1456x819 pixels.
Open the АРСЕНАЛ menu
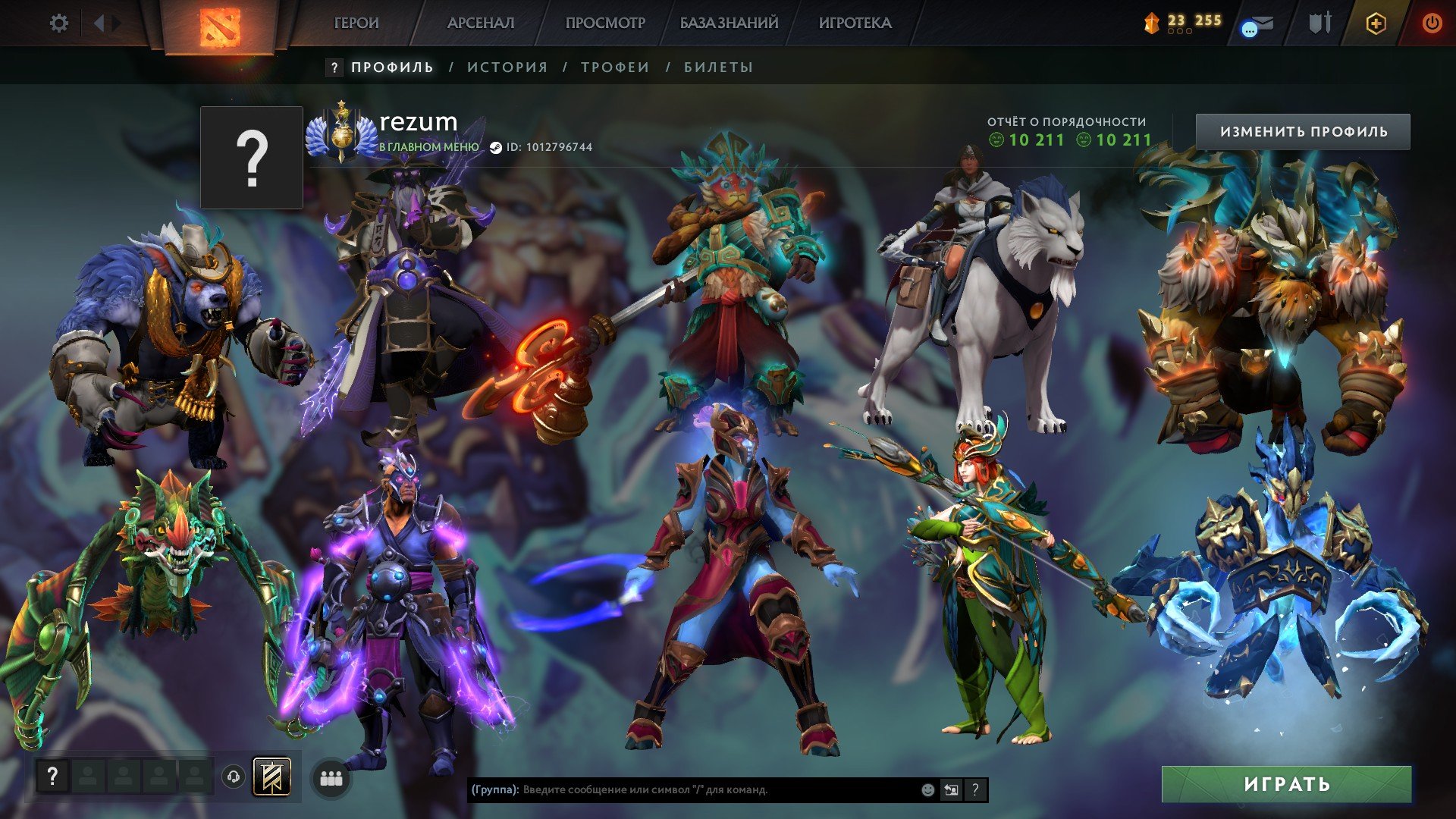coord(481,23)
